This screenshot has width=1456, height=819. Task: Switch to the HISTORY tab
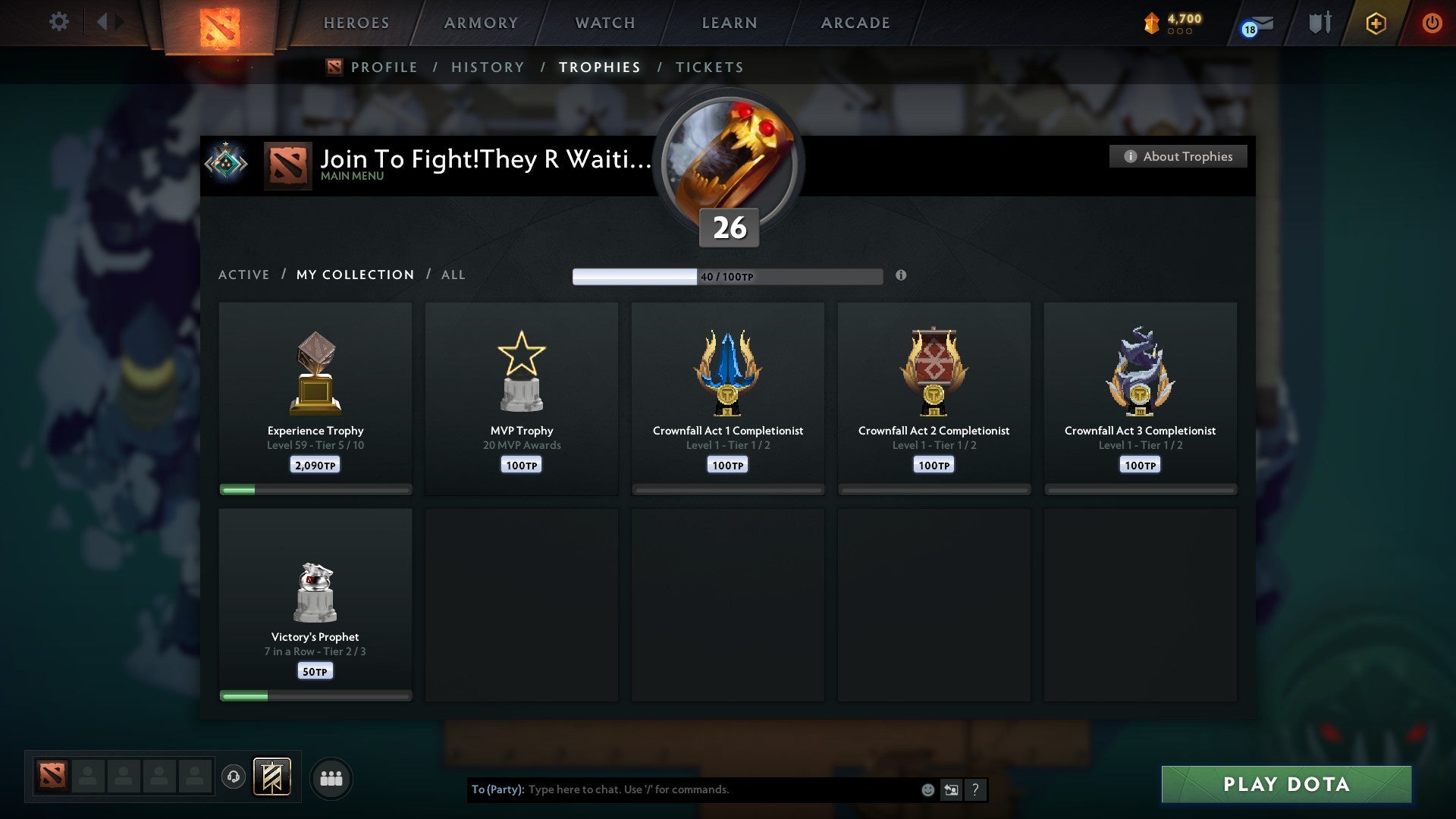pos(488,67)
